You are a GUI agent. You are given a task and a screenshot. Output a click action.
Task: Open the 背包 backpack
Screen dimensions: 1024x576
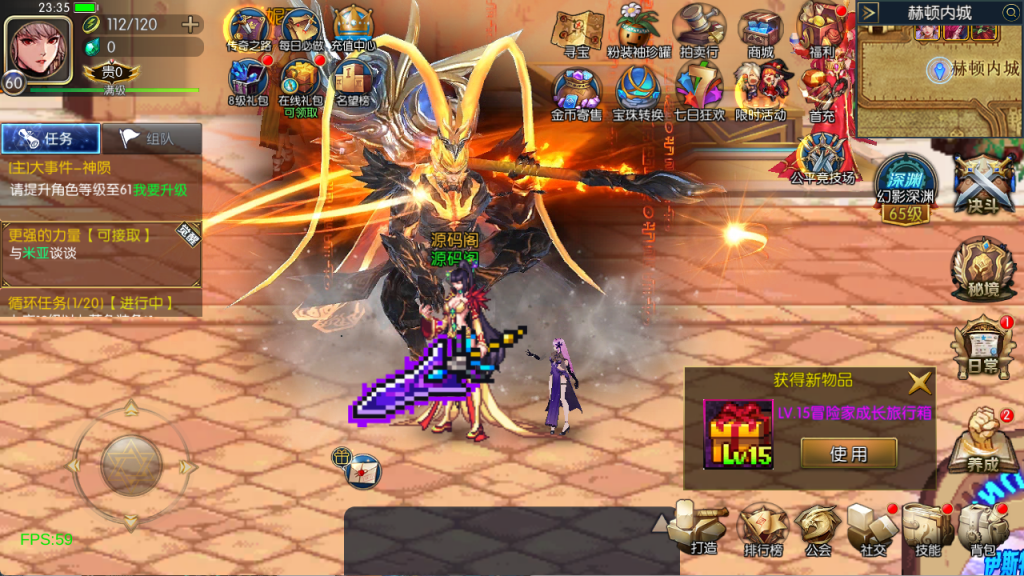[983, 527]
